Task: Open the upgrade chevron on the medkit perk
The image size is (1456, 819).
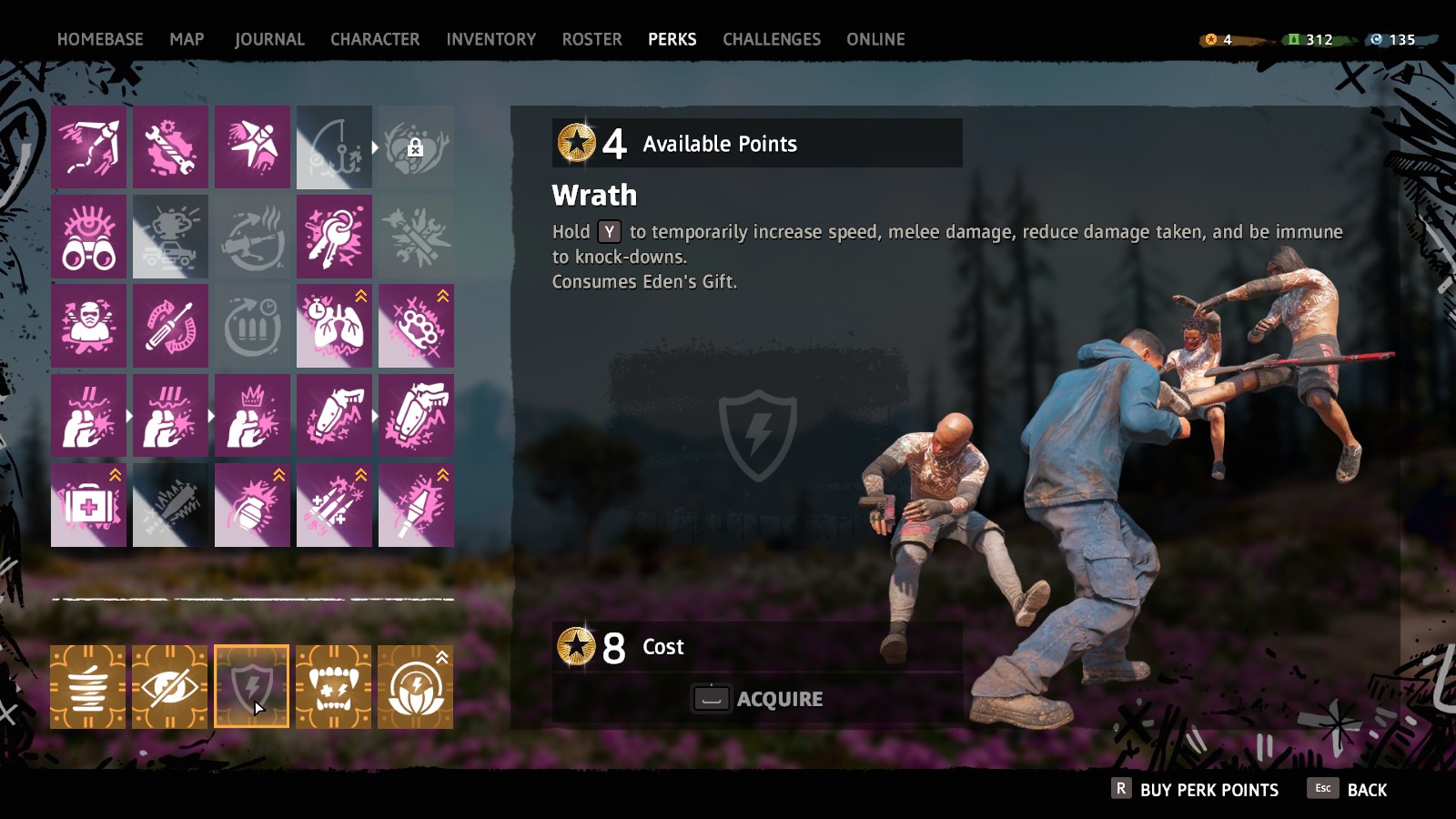Action: pos(114,473)
